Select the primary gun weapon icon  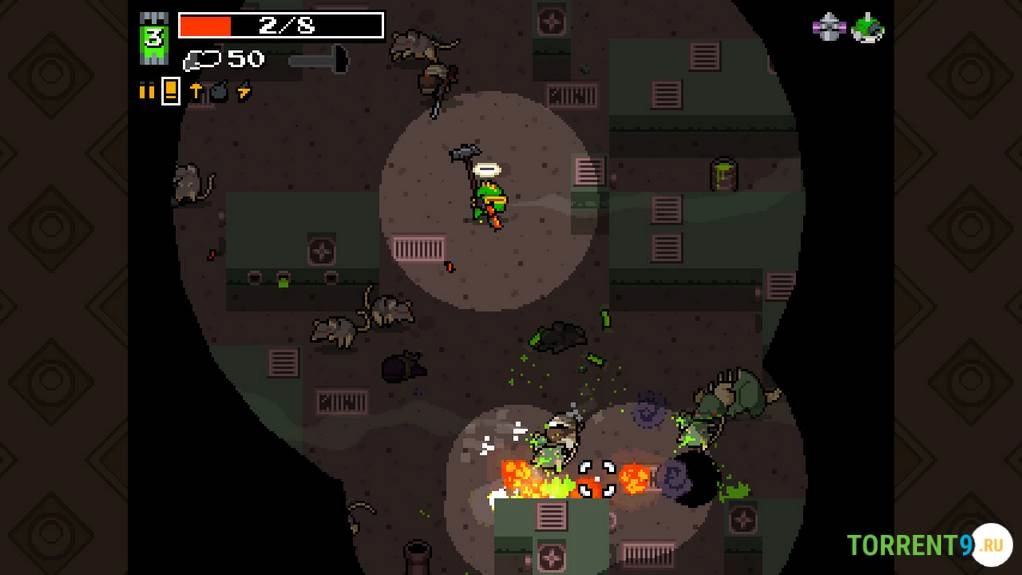pyautogui.click(x=202, y=61)
